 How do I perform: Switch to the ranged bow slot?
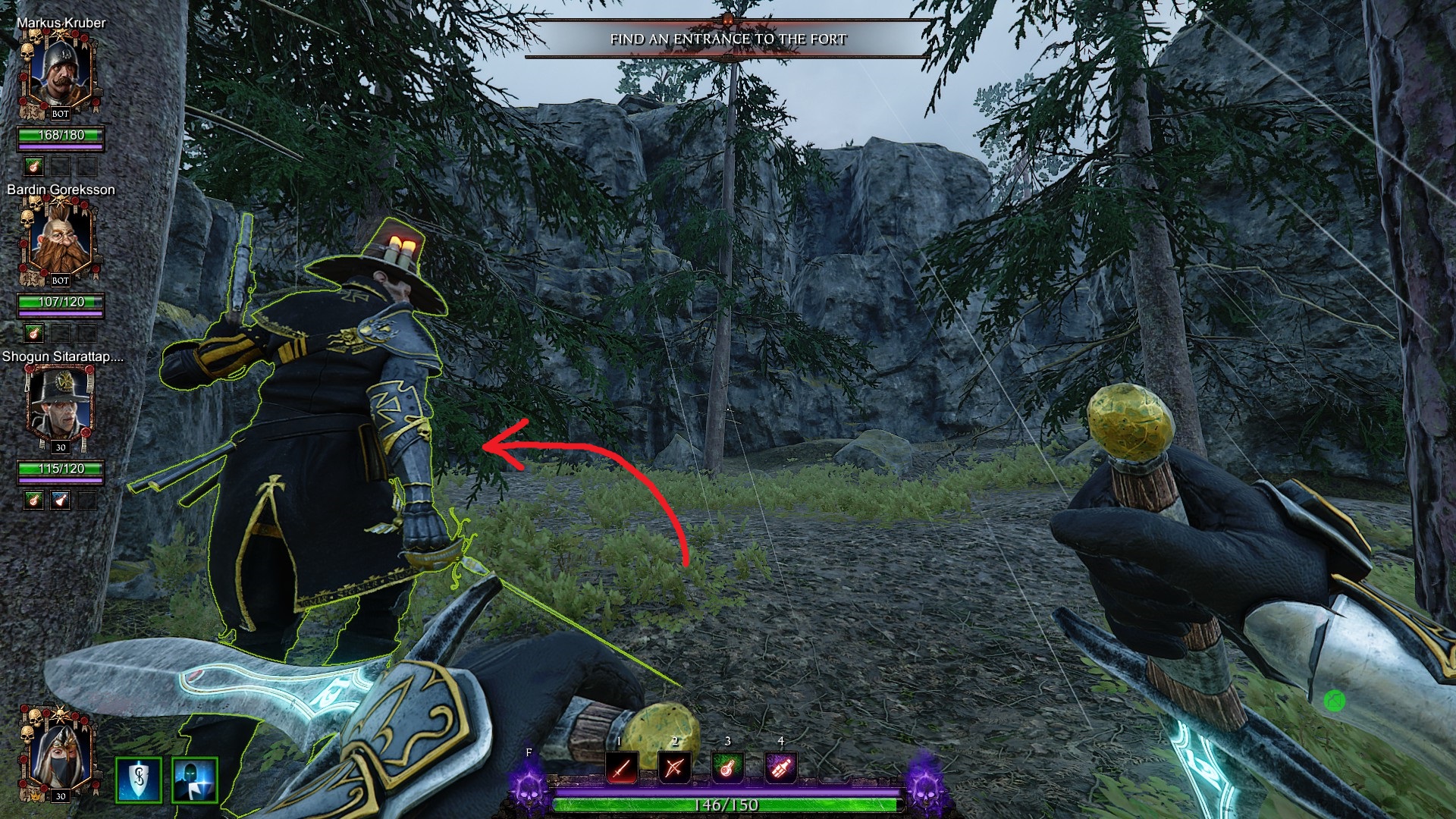tap(674, 767)
